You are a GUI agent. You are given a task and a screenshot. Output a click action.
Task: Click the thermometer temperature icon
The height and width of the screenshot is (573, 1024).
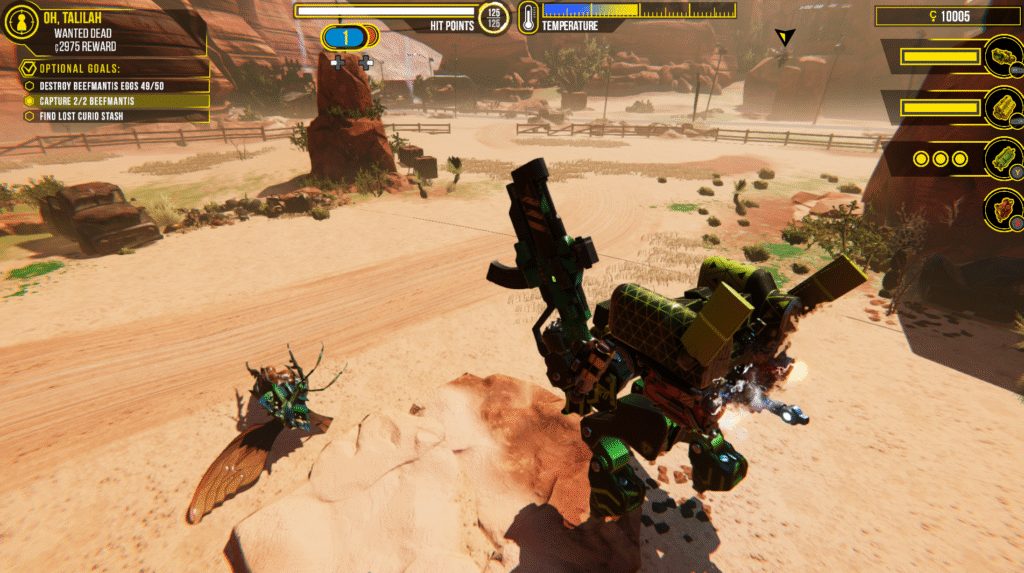[x=528, y=17]
